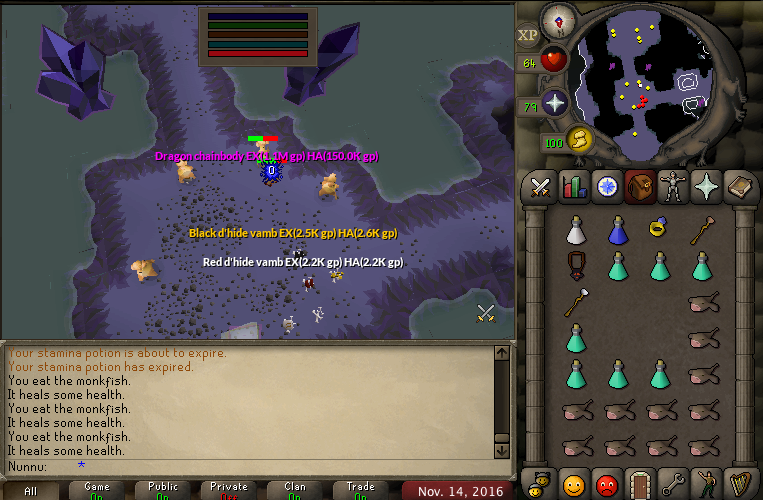This screenshot has width=763, height=500.
Task: Activate quick prayers via the prayer orb
Action: [x=554, y=102]
